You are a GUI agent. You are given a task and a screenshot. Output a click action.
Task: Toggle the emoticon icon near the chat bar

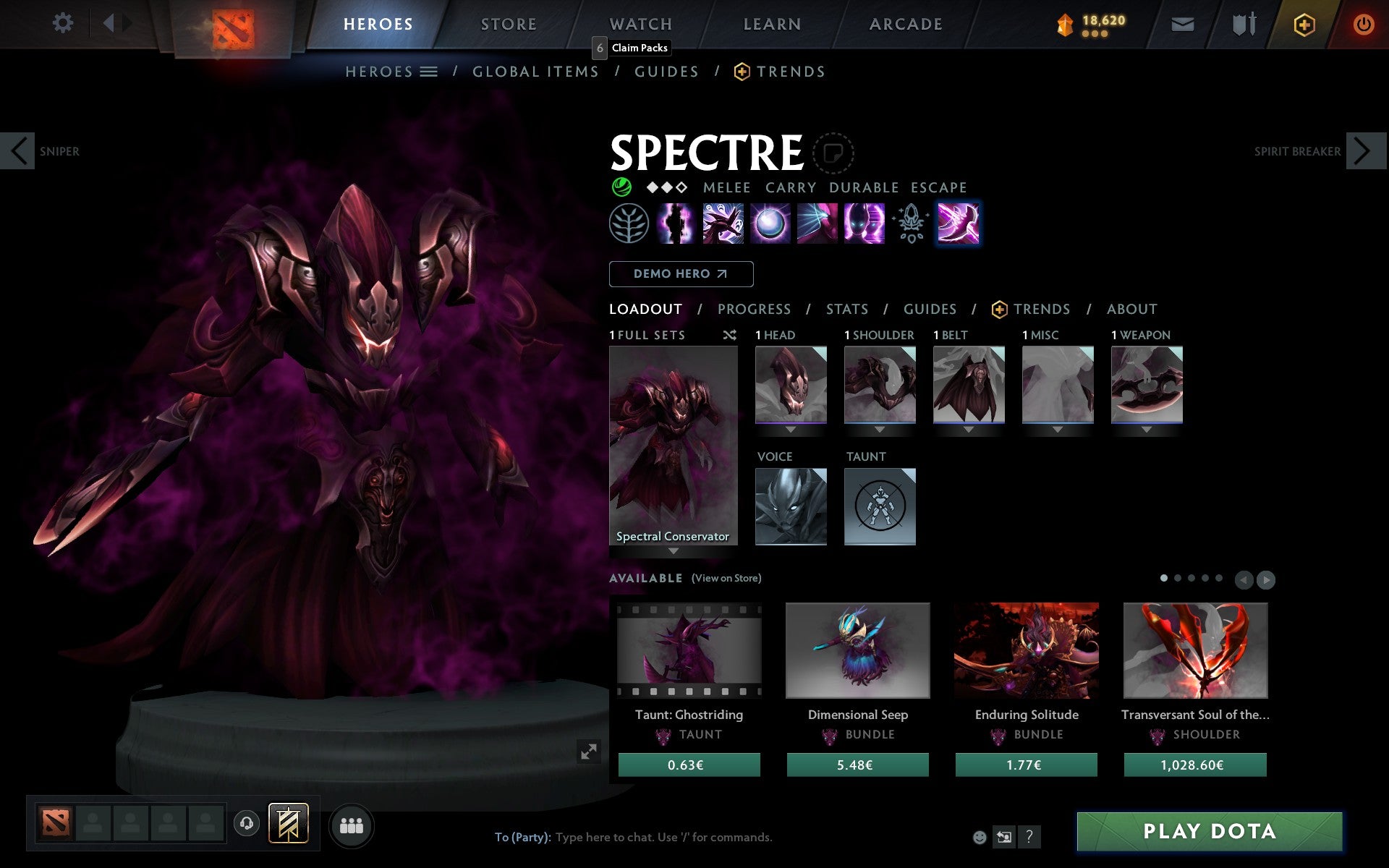980,838
